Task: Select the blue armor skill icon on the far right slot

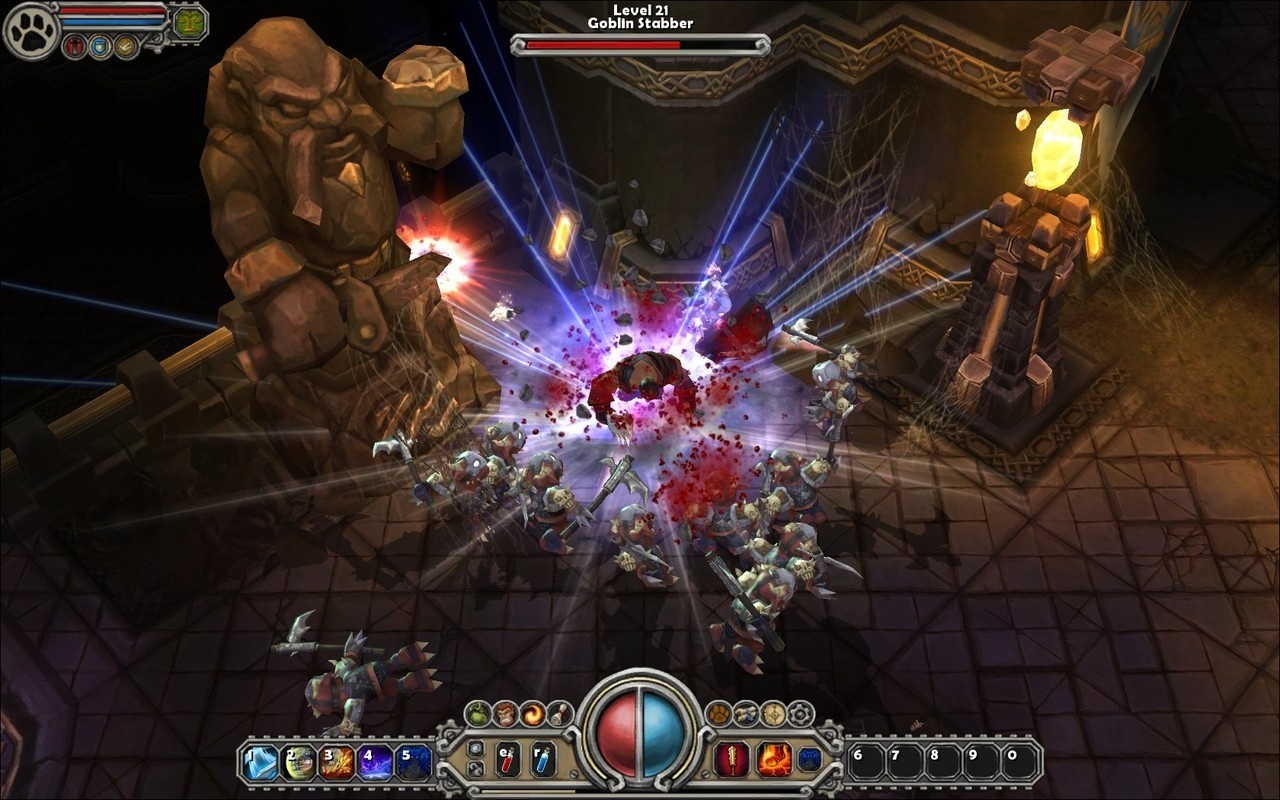Action: tap(809, 758)
